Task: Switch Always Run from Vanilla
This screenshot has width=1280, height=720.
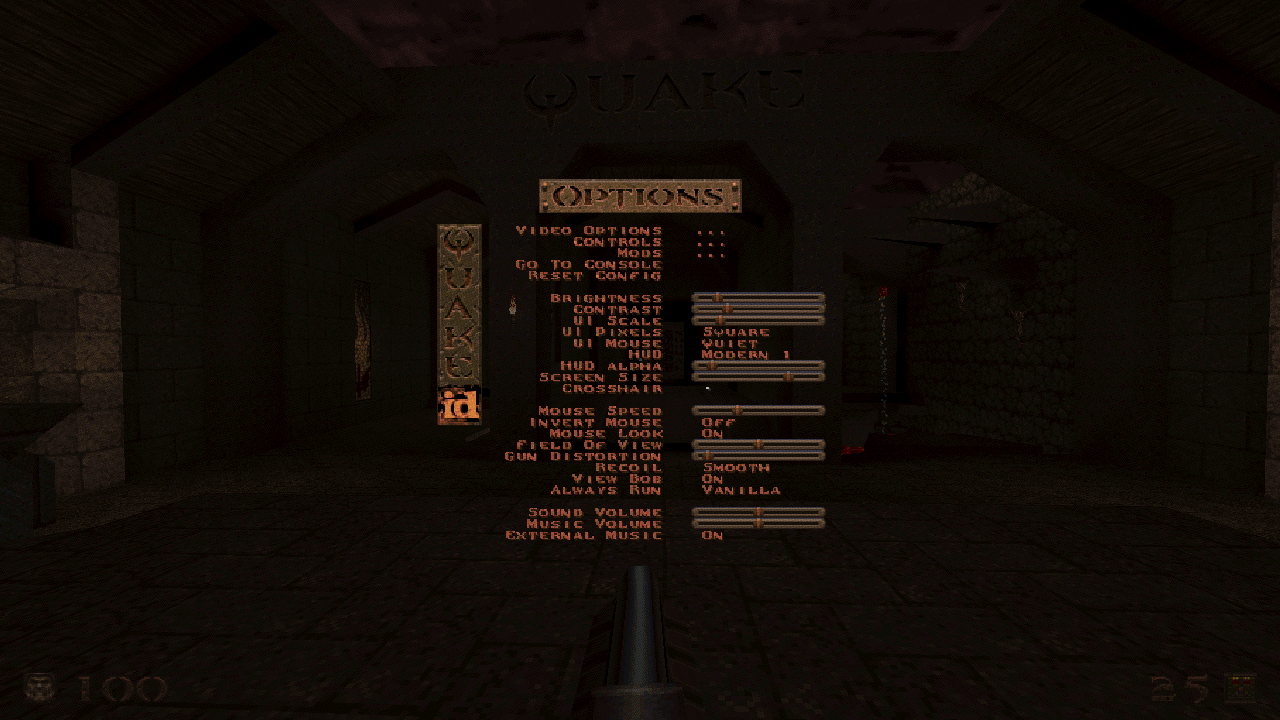Action: (743, 490)
